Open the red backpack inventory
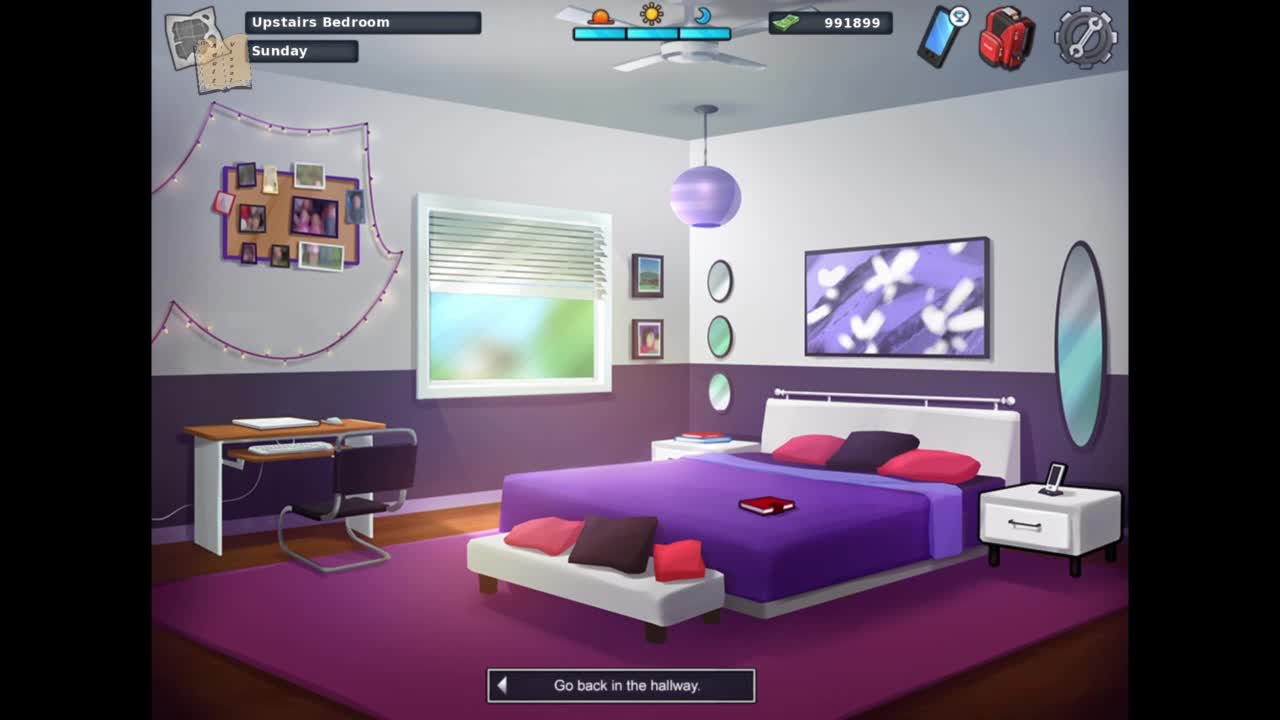Viewport: 1280px width, 720px height. coord(1005,38)
